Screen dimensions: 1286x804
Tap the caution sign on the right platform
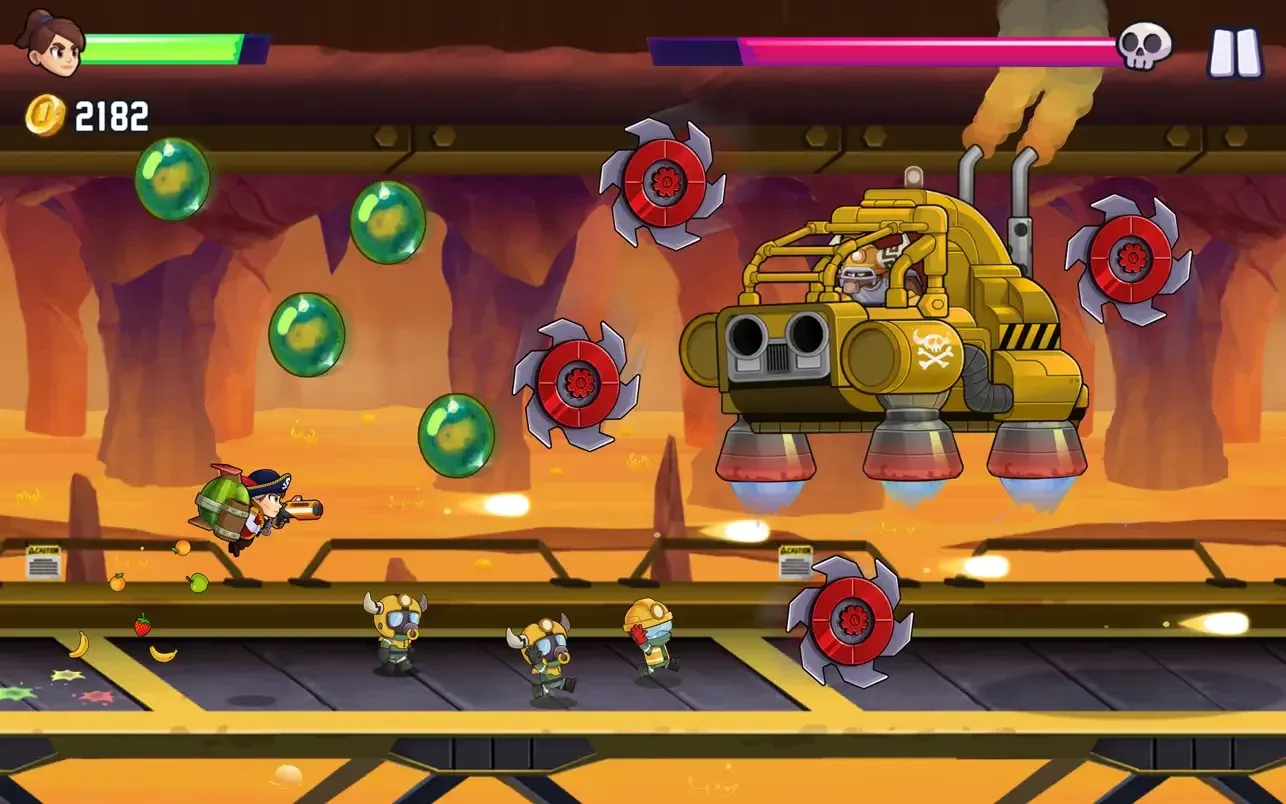[793, 563]
